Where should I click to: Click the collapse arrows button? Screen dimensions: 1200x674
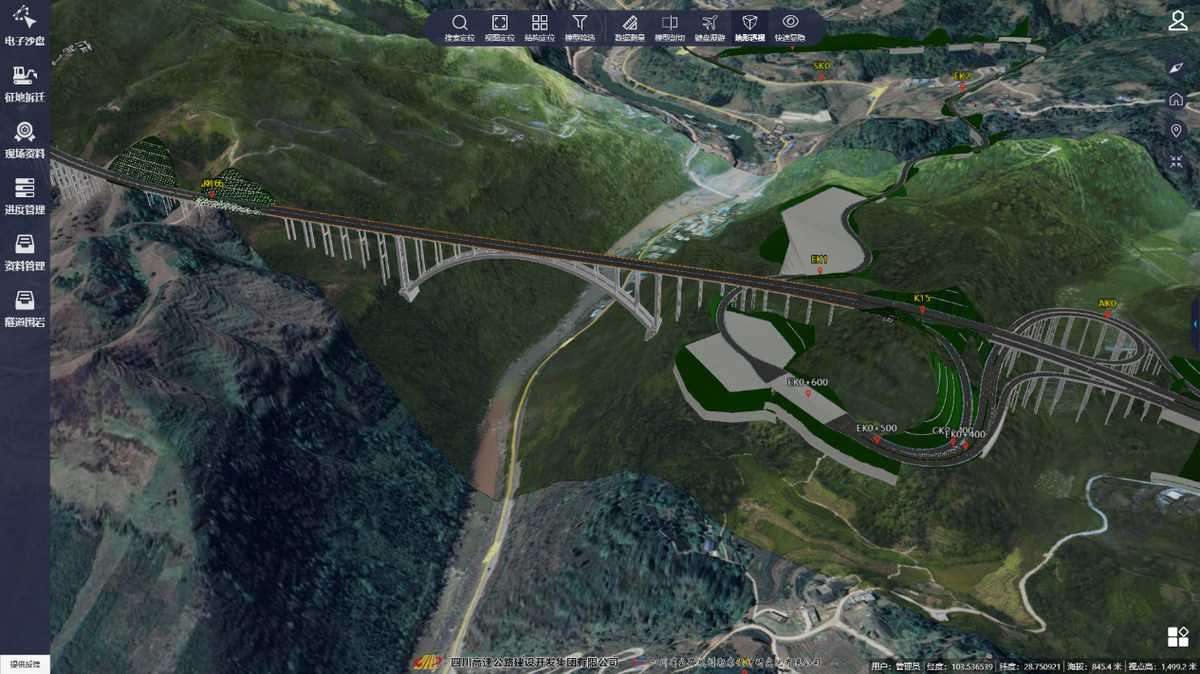tap(1176, 162)
